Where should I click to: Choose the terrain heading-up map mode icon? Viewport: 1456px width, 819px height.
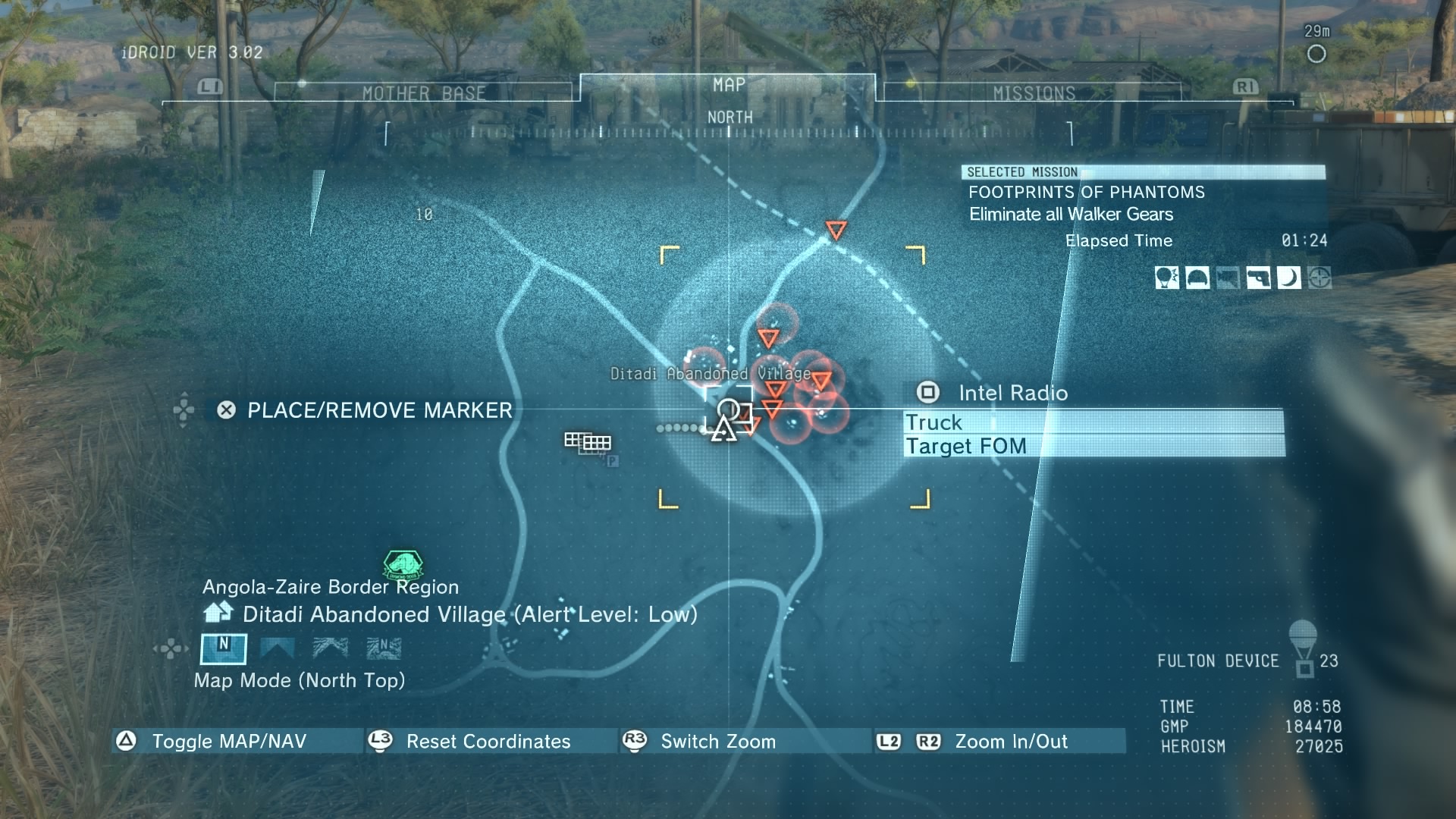(x=331, y=648)
